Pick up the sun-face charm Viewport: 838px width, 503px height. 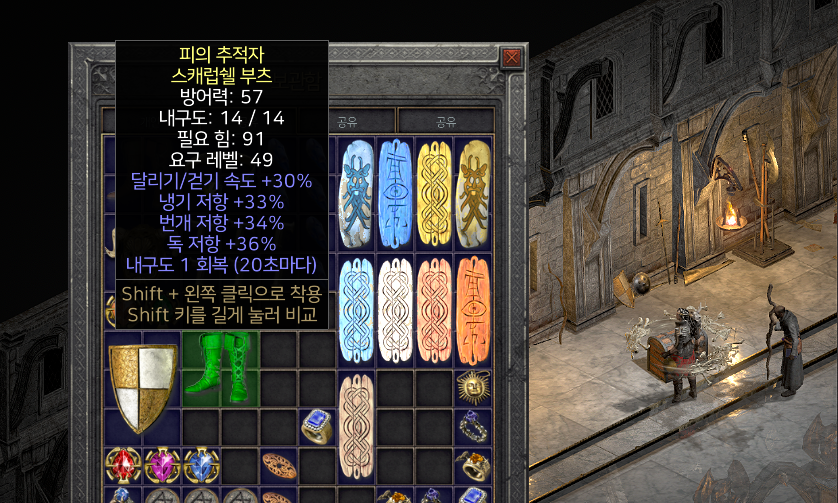[472, 386]
